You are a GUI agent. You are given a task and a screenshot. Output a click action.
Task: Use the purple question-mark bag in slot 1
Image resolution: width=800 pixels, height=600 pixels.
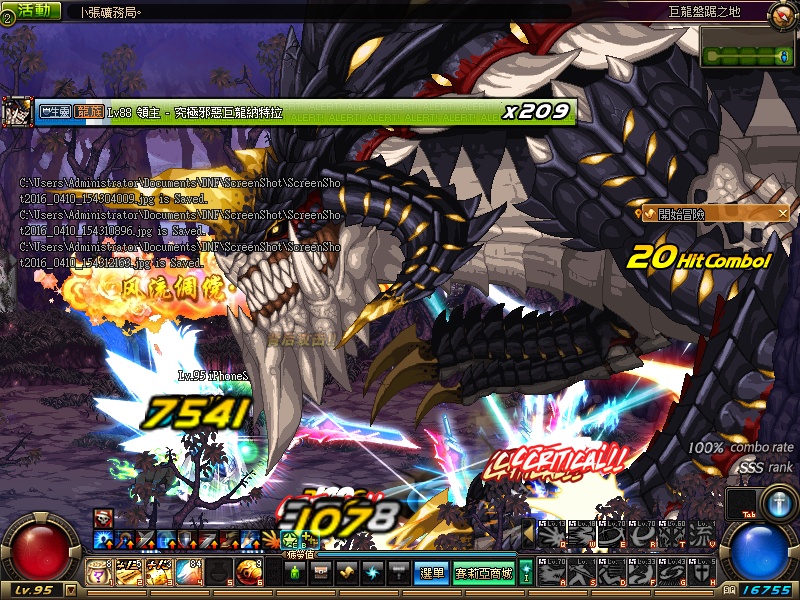point(100,572)
